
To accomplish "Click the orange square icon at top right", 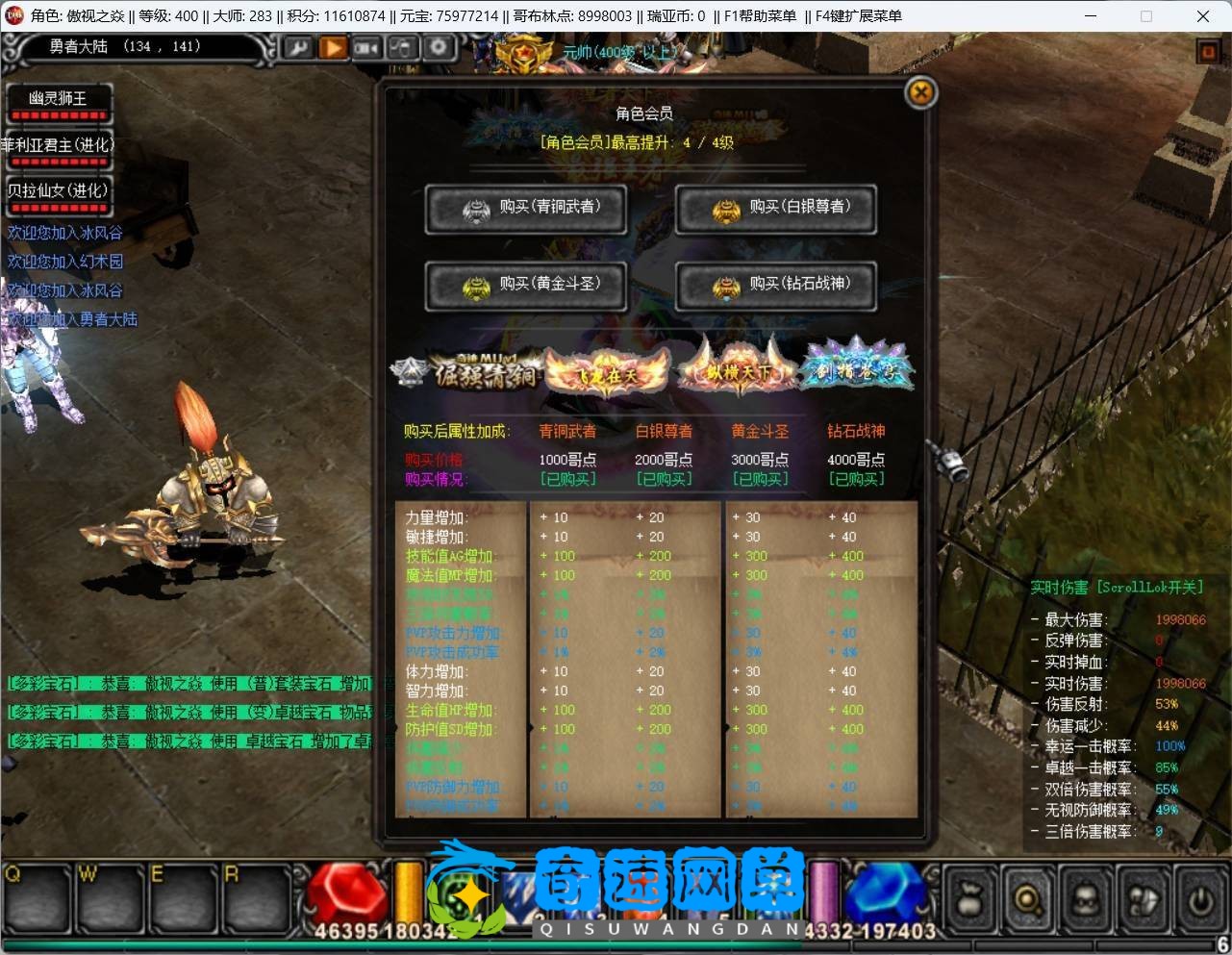I will (x=1208, y=52).
